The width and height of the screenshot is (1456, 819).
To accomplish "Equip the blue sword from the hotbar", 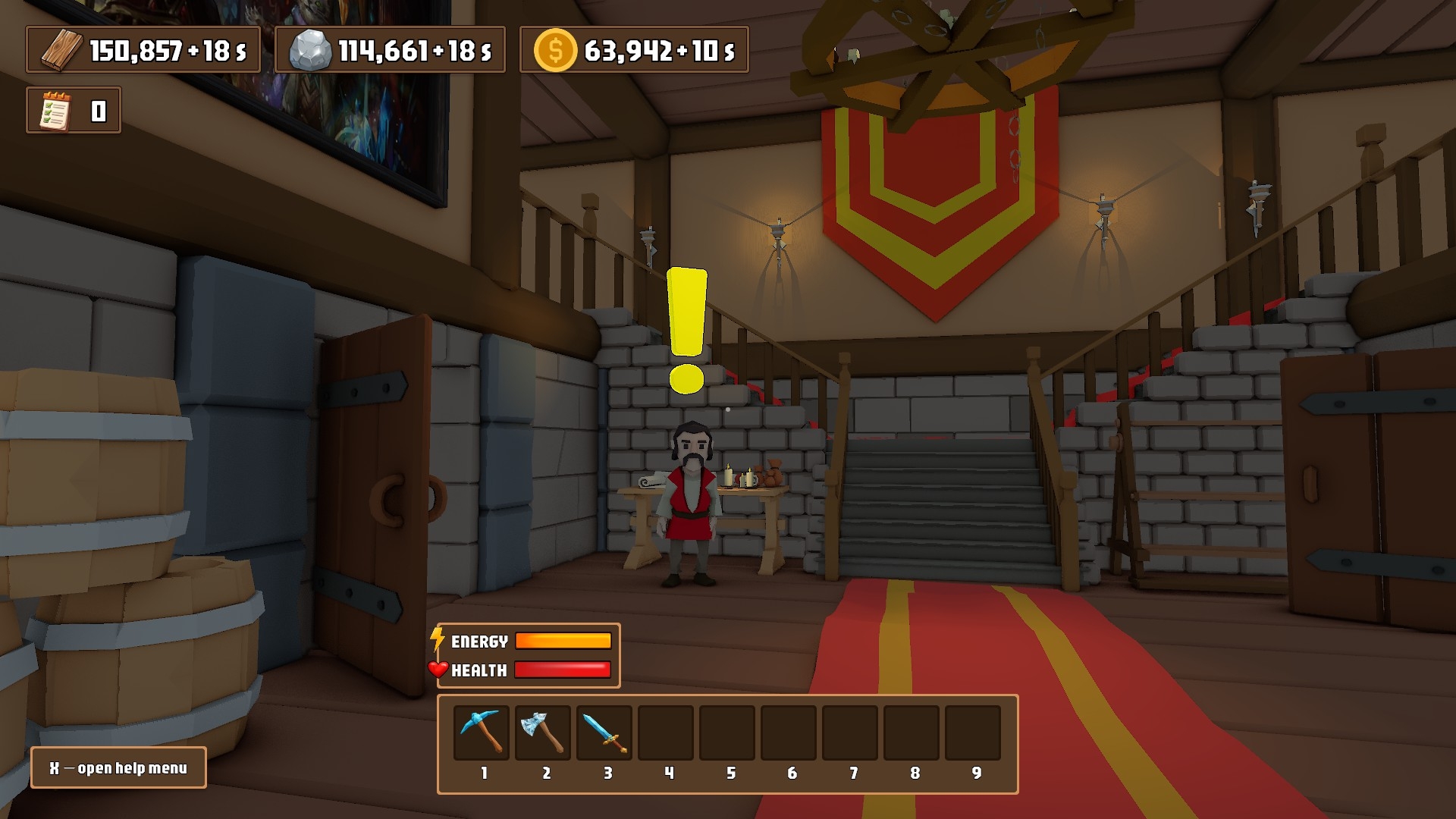I will click(x=604, y=732).
